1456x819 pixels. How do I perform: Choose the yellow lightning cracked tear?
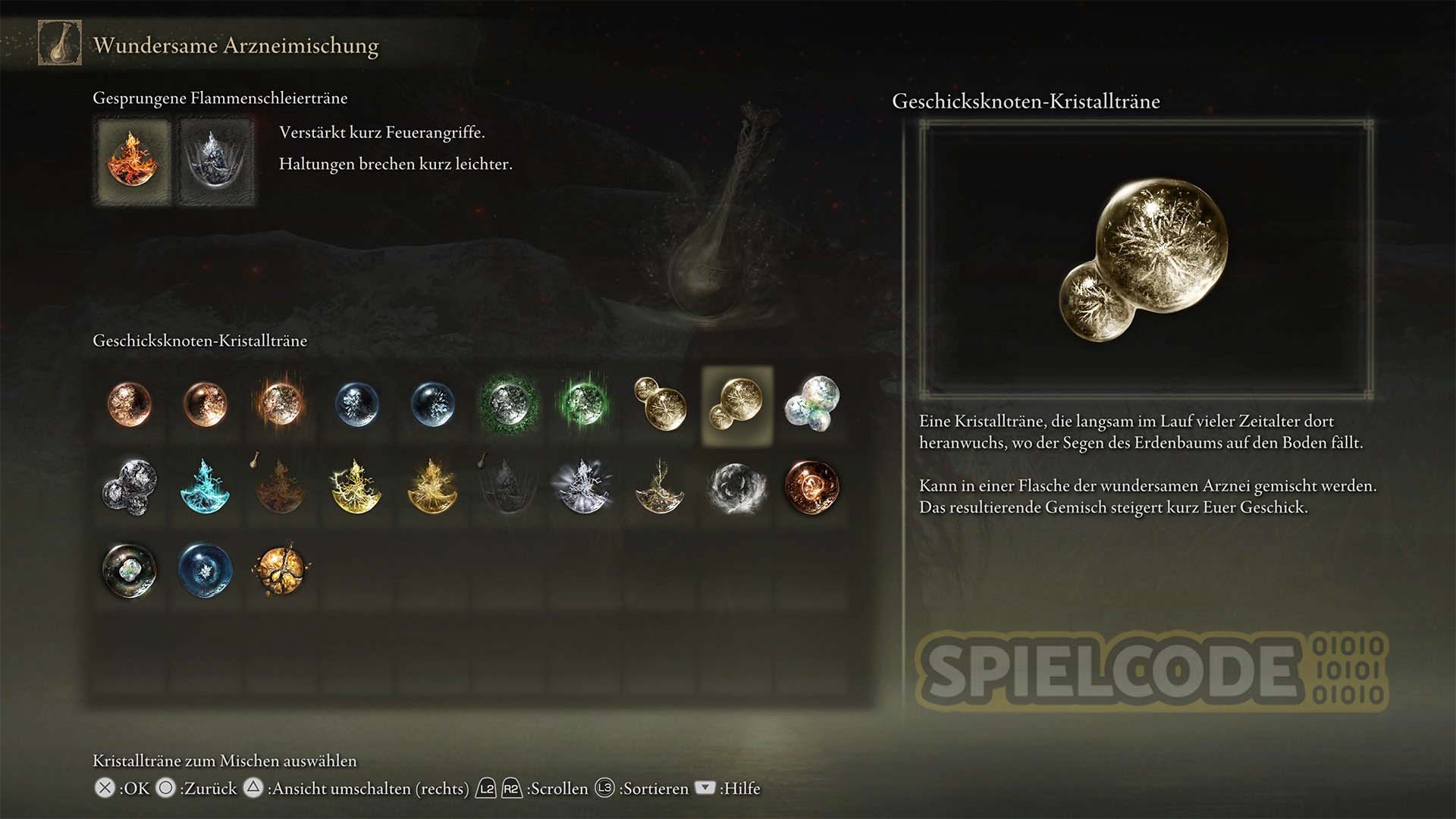tap(356, 486)
